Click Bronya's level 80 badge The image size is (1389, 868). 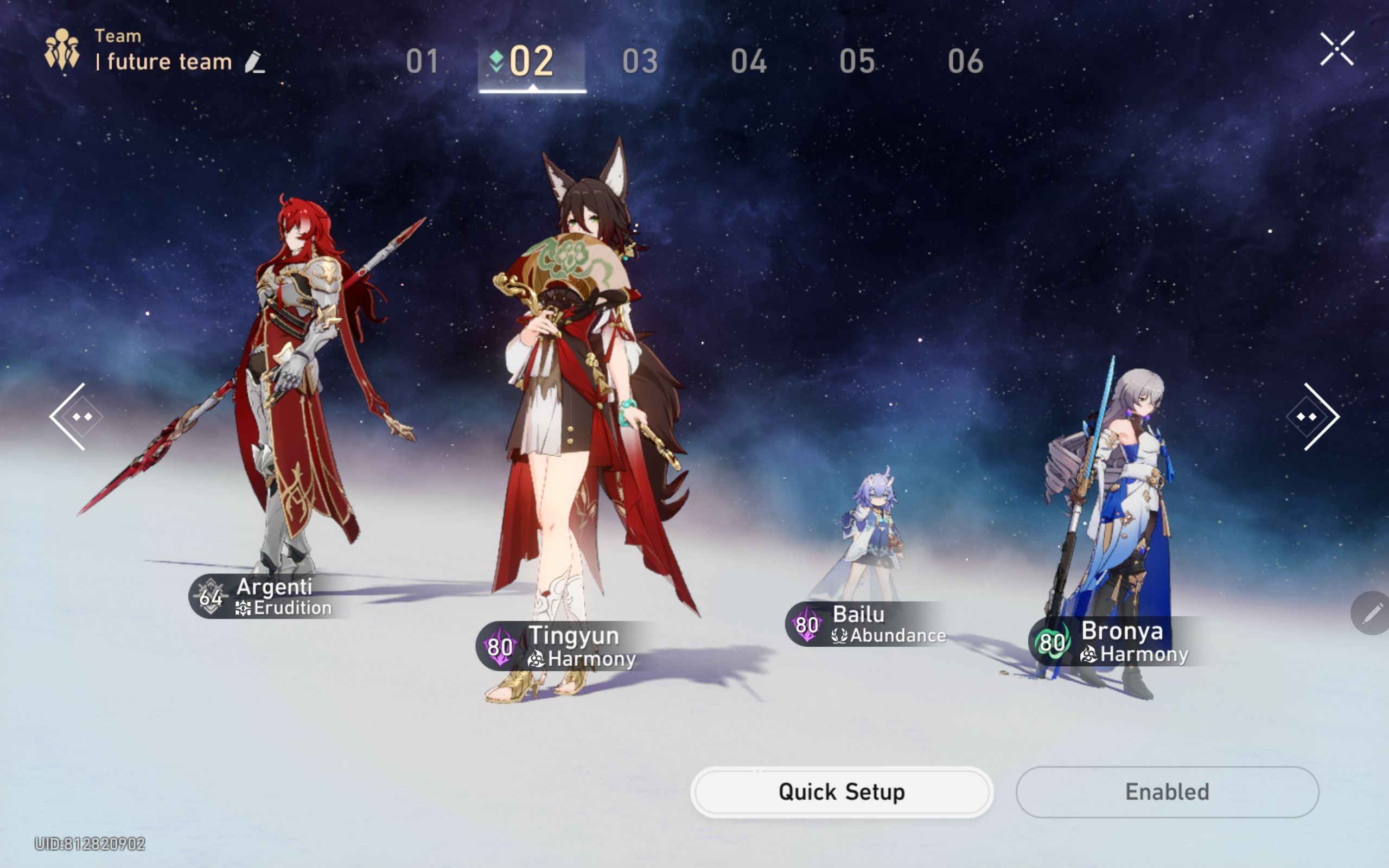coord(1052,643)
